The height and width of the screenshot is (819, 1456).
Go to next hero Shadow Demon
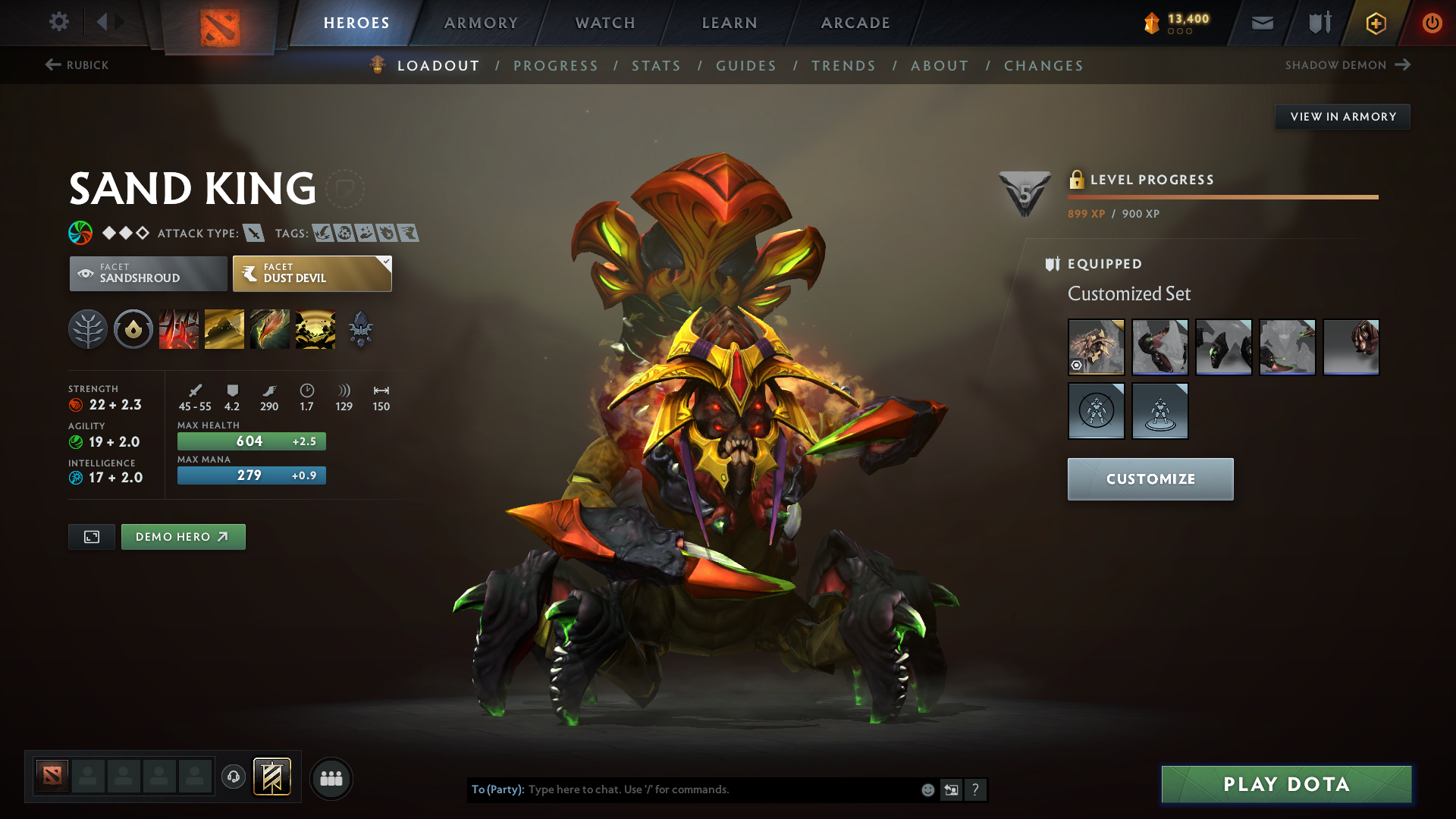pos(1347,65)
